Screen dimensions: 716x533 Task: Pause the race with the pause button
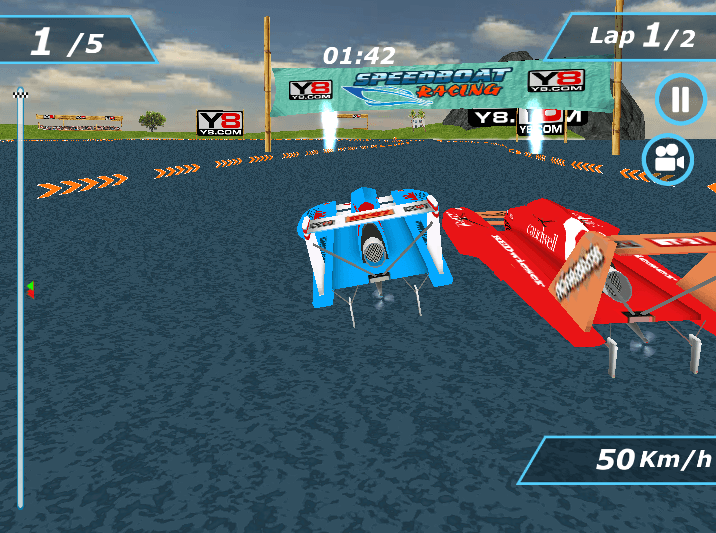click(680, 100)
